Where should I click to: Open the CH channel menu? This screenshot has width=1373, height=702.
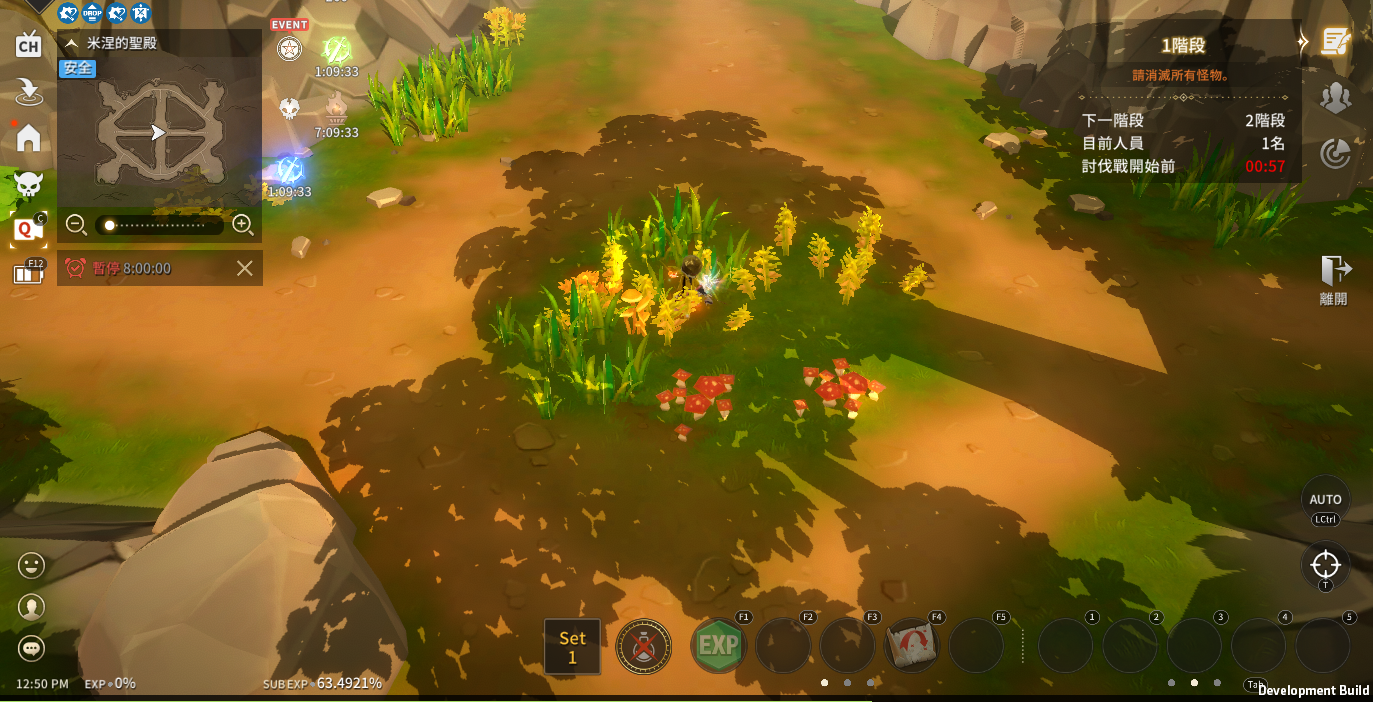(28, 44)
